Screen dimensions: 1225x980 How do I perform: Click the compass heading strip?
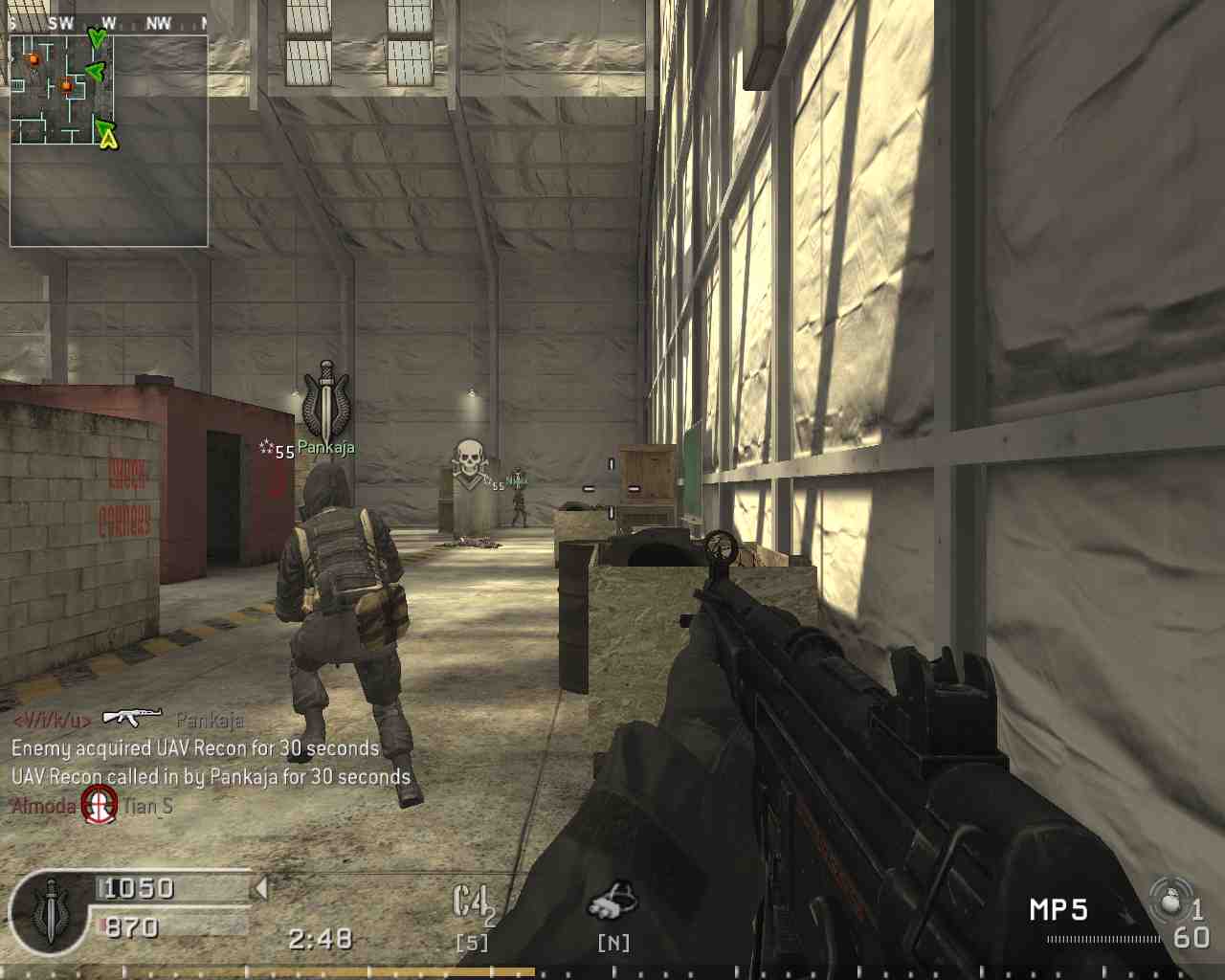(105, 23)
